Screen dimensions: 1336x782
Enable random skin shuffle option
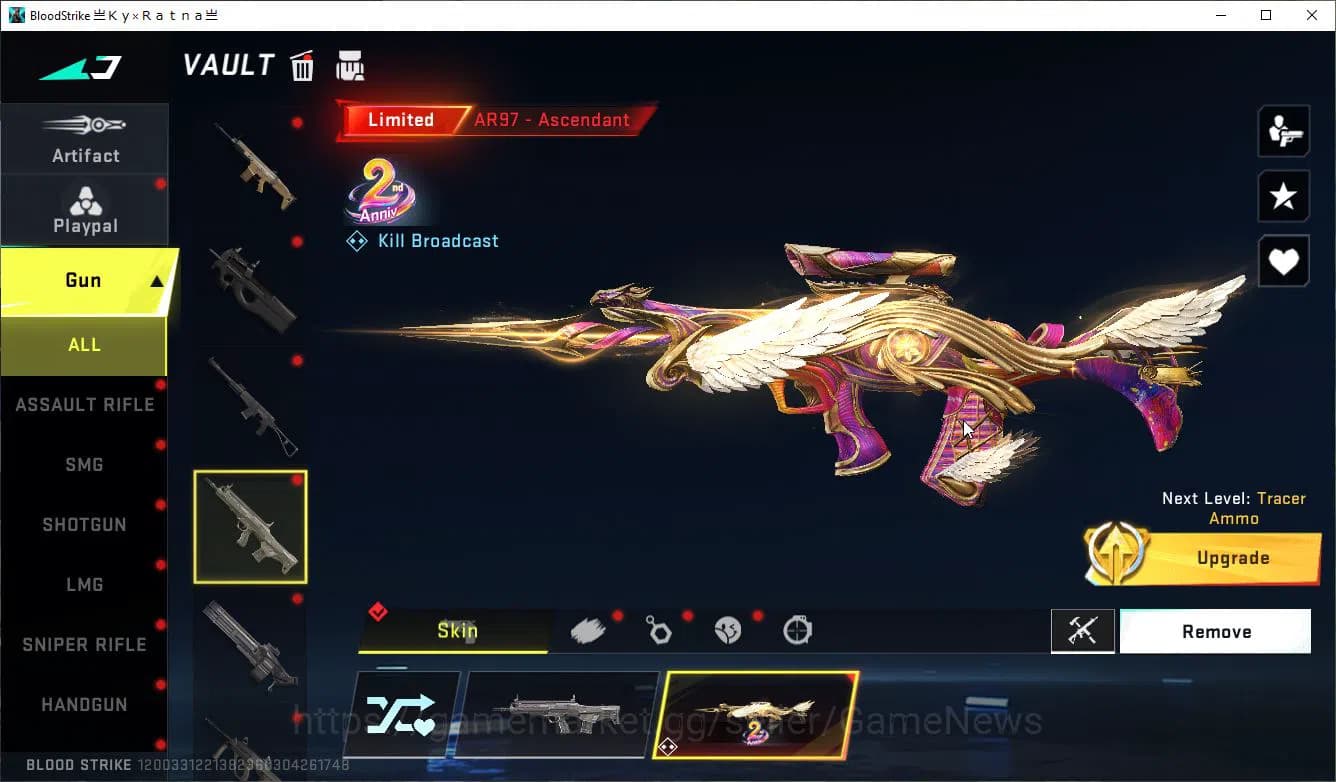click(404, 713)
